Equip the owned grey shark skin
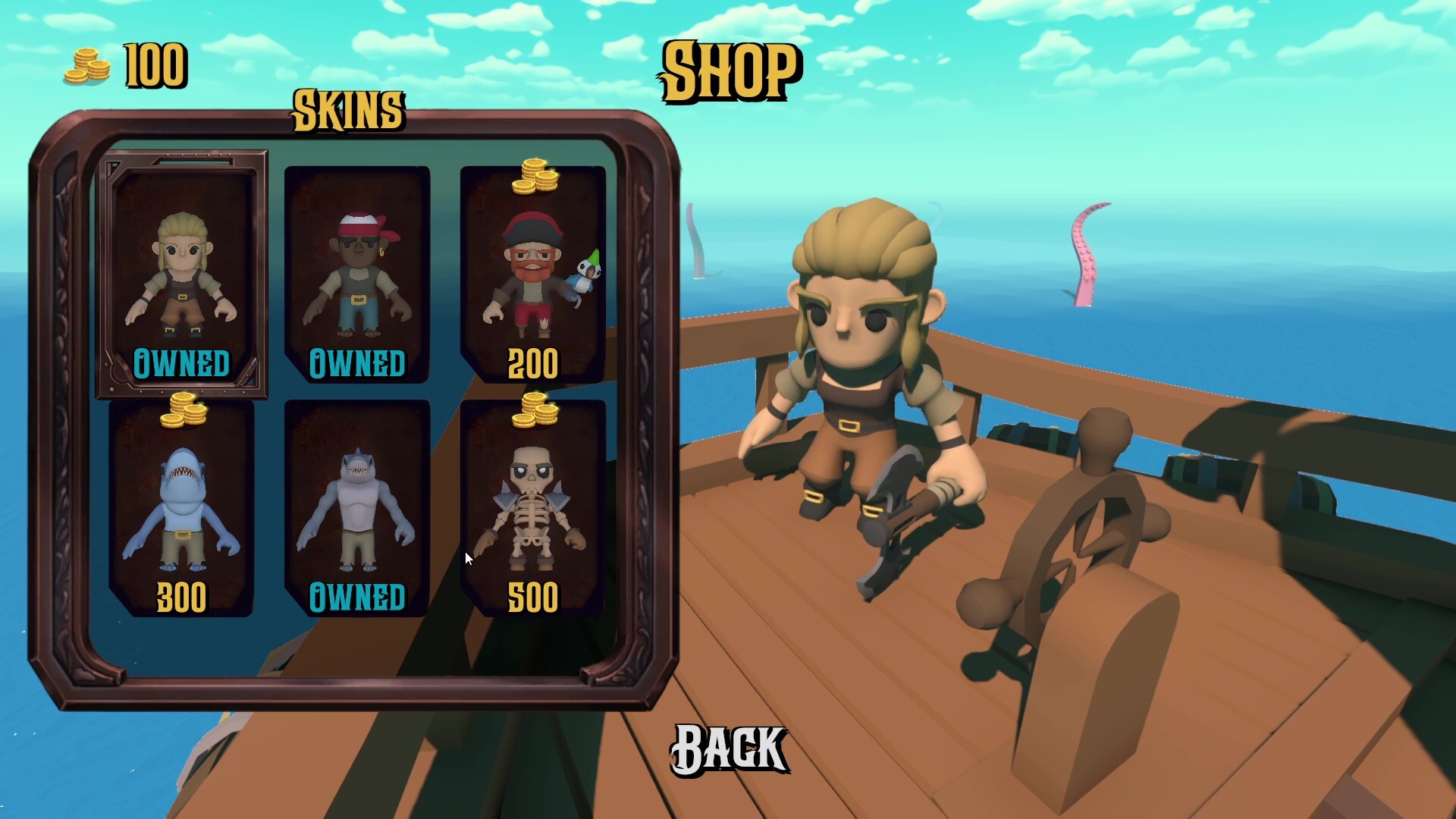The width and height of the screenshot is (1456, 819). pos(357,510)
